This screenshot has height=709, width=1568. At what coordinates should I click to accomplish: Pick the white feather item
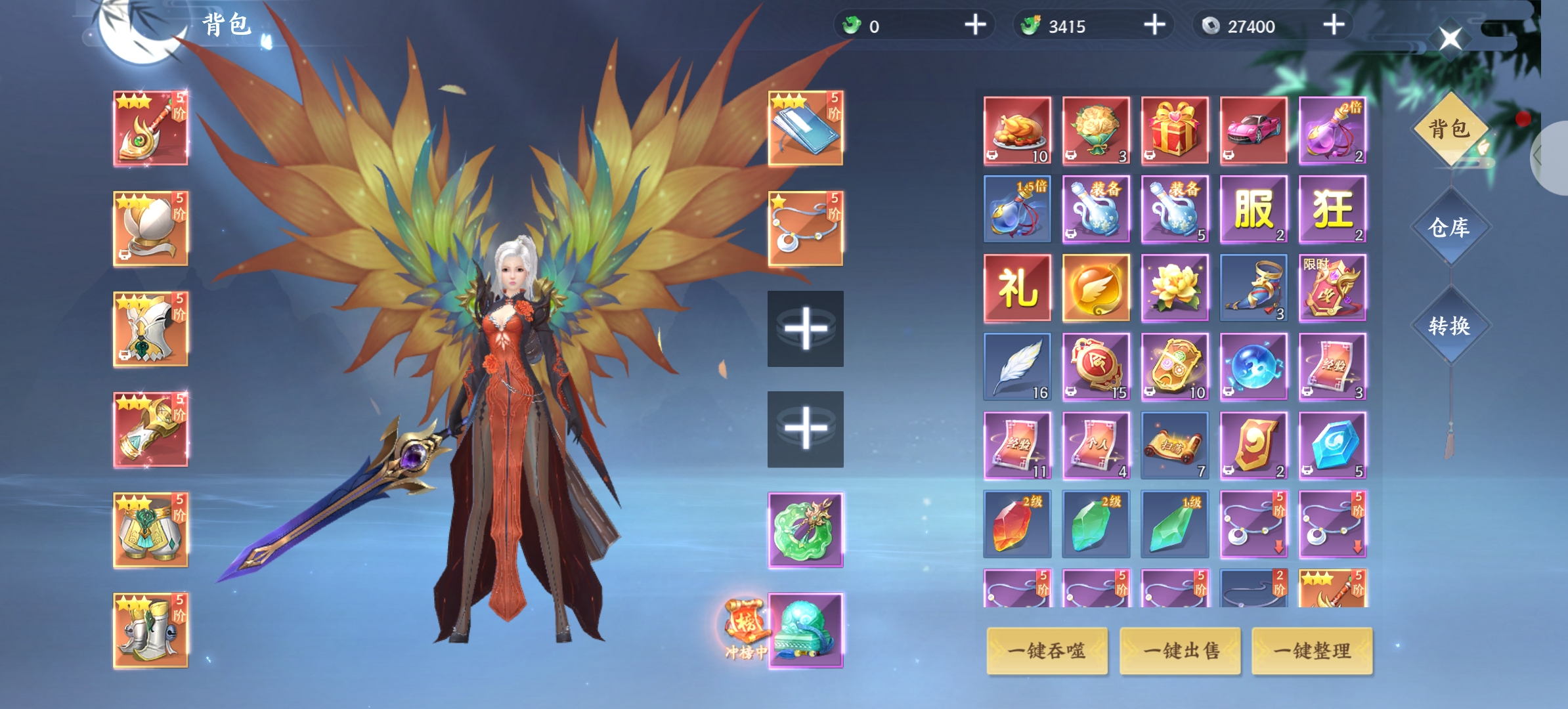pos(1017,366)
